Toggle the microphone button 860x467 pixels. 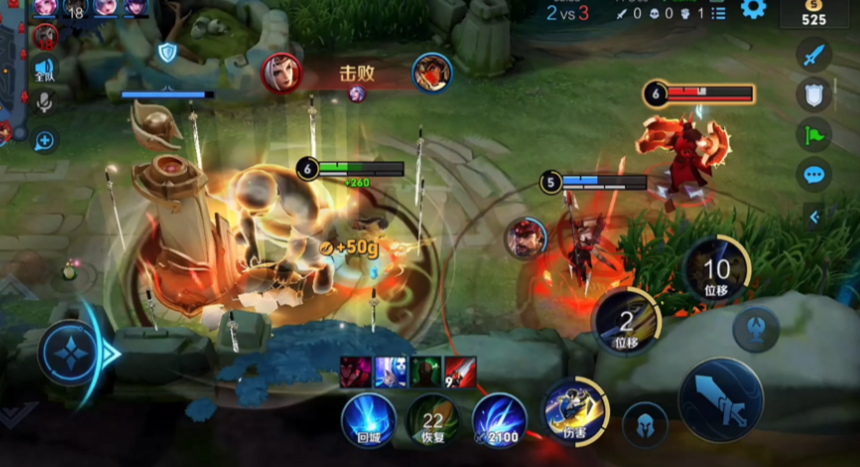coord(45,103)
